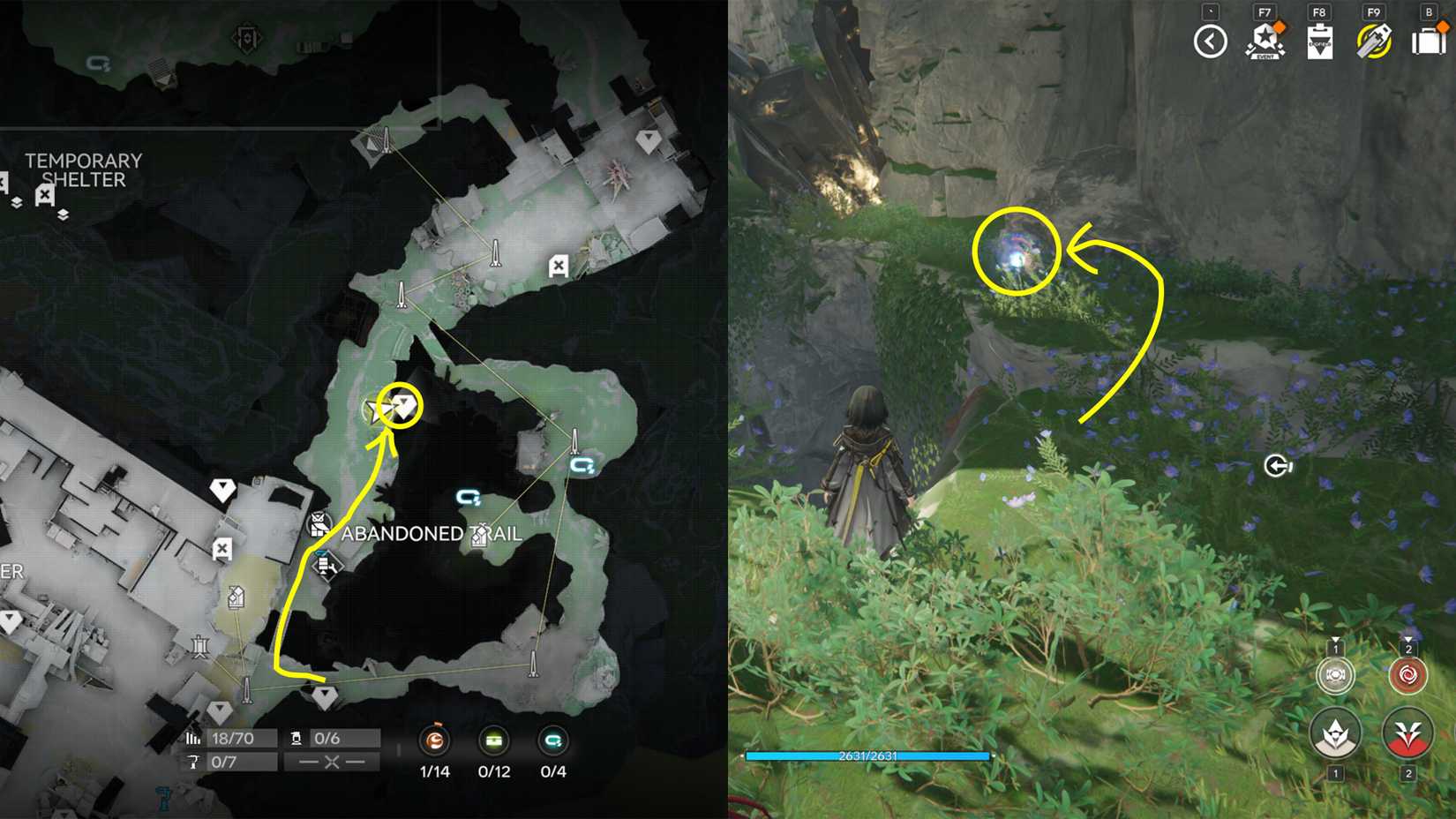Click the white character skill button in slot 1
The width and height of the screenshot is (1456, 819).
tap(1335, 733)
